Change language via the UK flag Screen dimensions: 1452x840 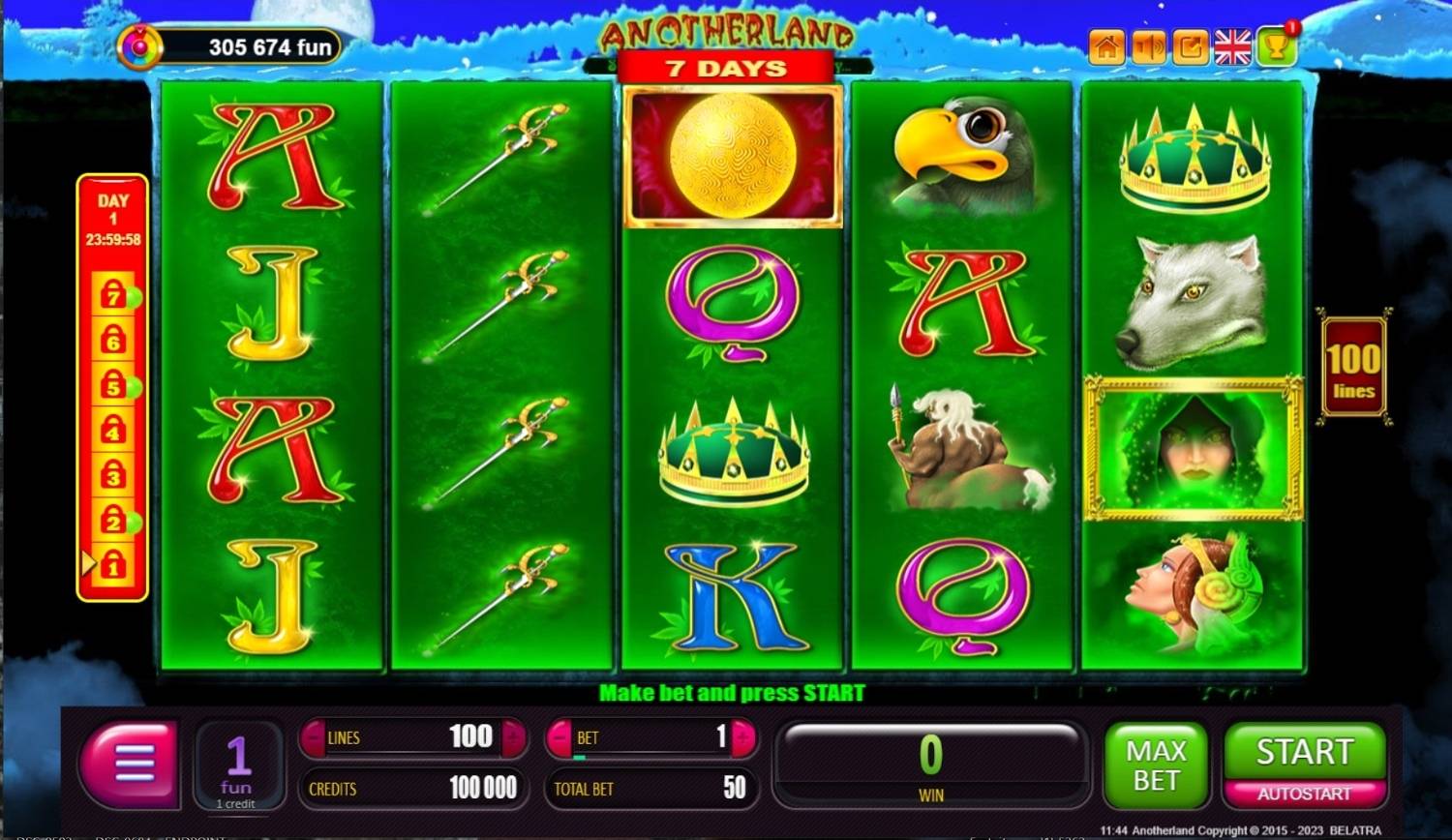[x=1232, y=46]
